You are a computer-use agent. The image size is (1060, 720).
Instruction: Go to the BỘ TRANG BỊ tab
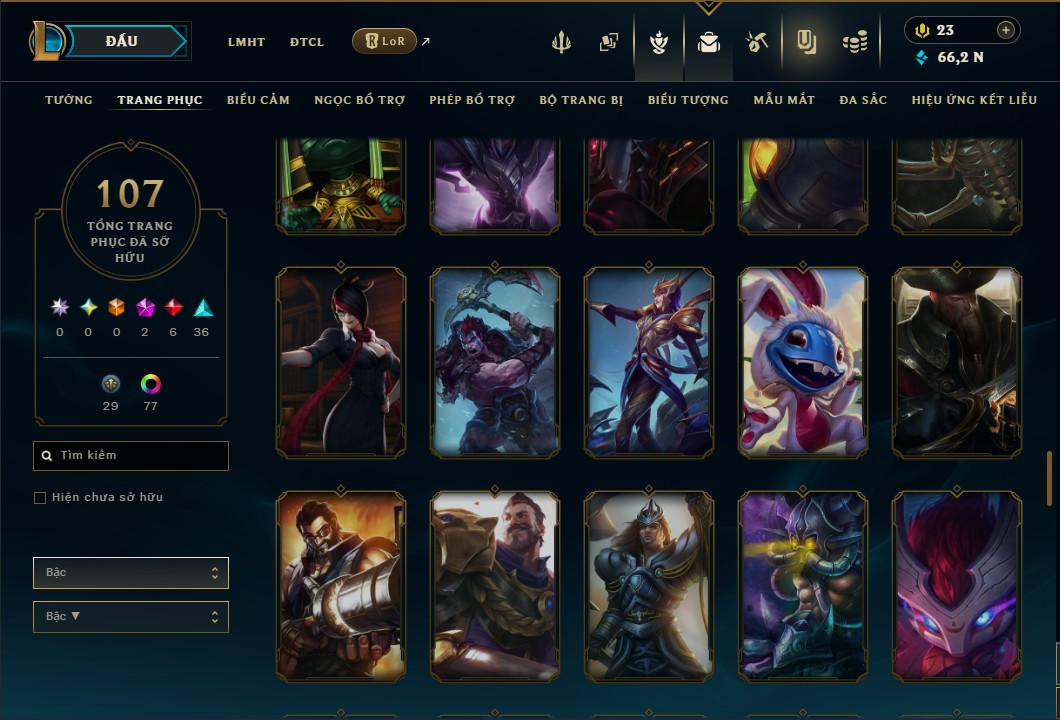point(581,100)
